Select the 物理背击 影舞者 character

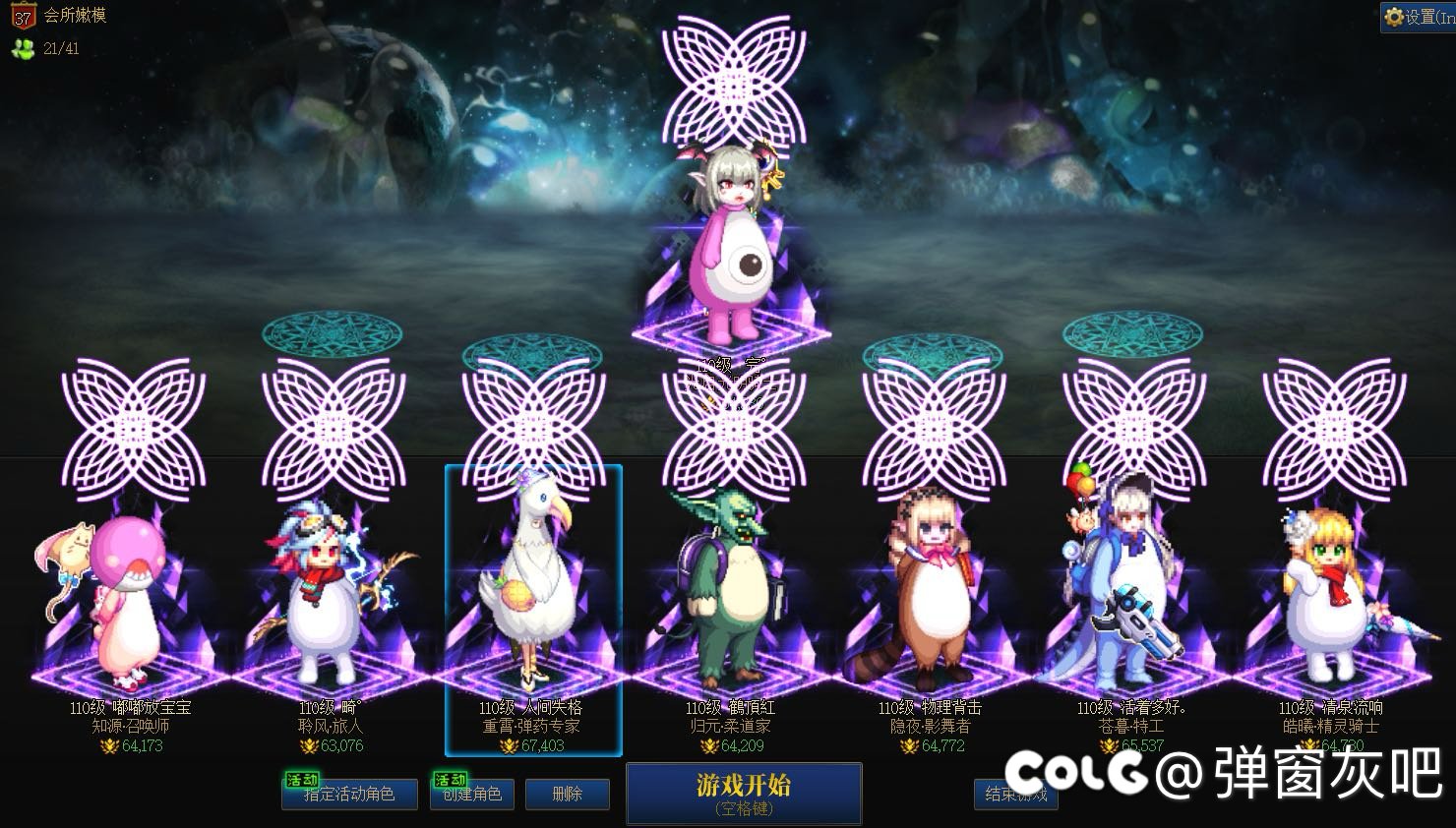pos(930,600)
